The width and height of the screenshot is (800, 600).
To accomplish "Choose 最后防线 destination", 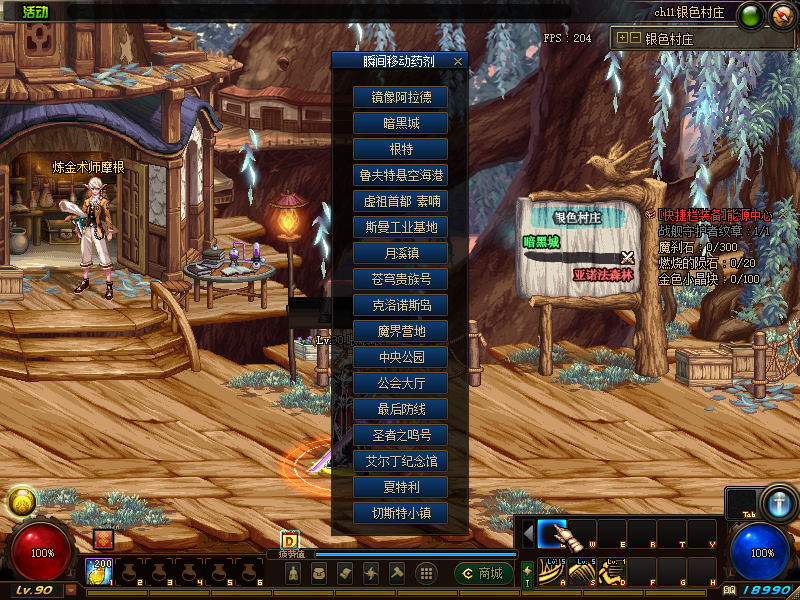I will click(400, 409).
